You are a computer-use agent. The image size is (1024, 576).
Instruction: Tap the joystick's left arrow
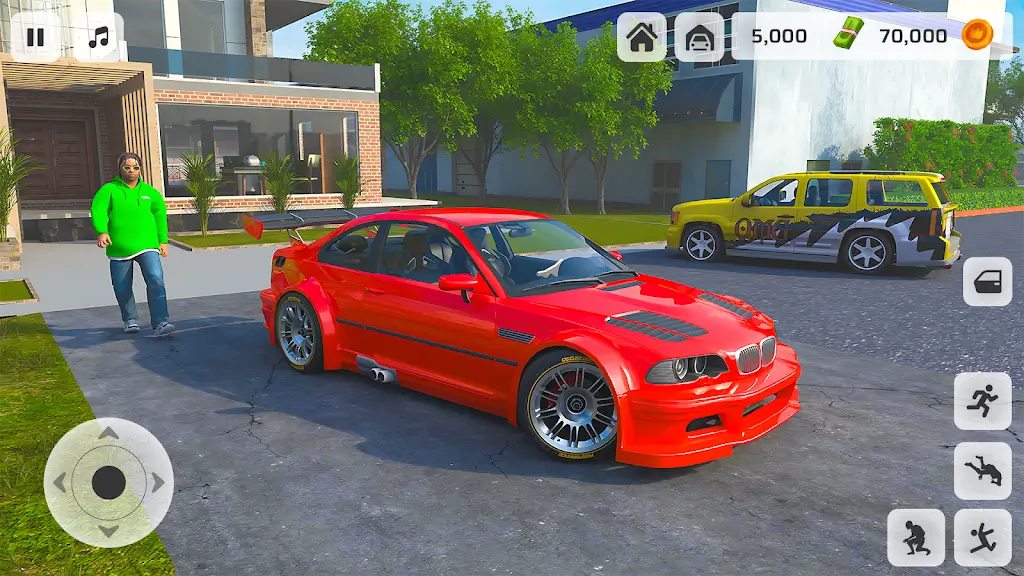point(59,482)
